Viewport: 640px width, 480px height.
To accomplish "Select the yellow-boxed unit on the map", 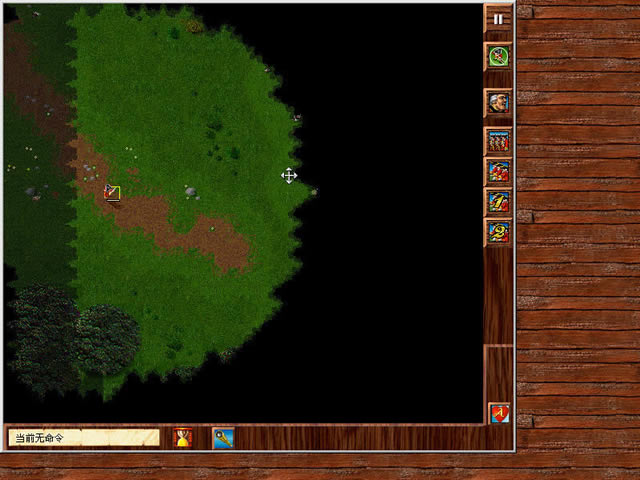I will pyautogui.click(x=112, y=192).
